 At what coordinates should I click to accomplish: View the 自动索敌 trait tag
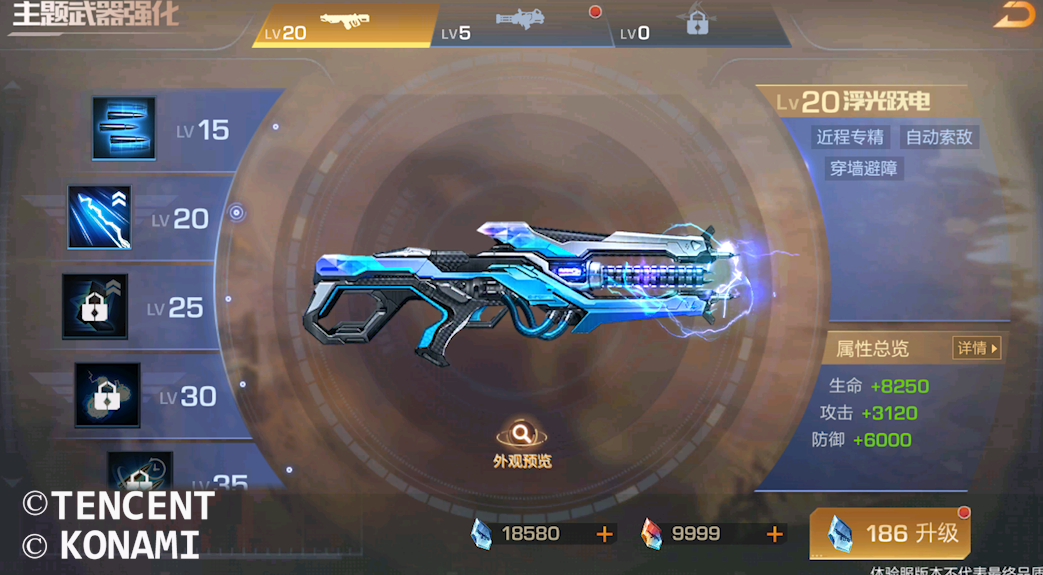tap(938, 137)
